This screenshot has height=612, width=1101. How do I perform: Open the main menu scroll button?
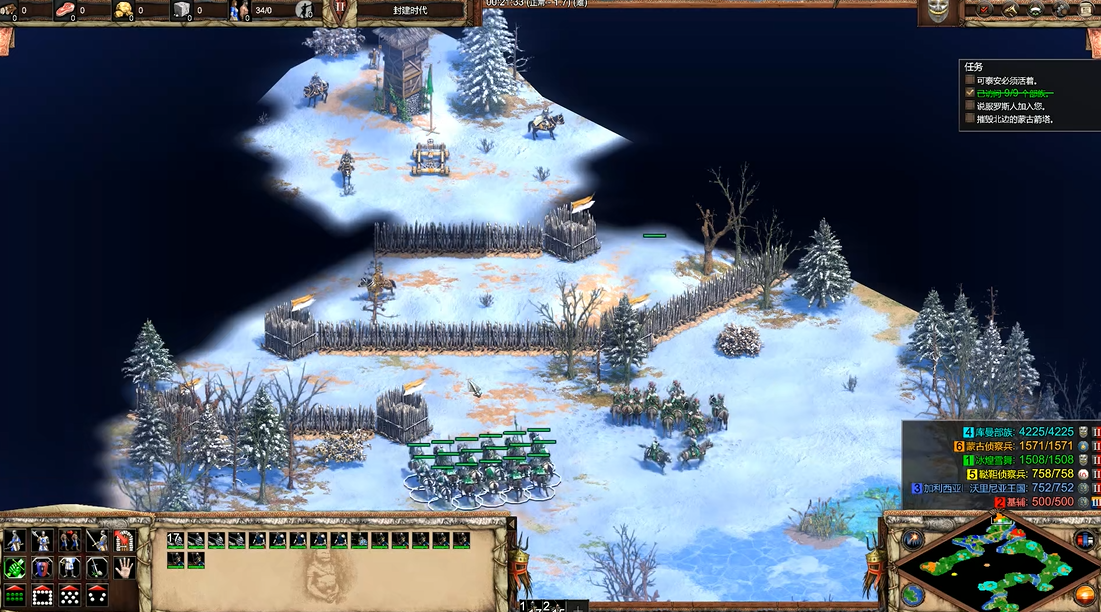pos(1087,10)
